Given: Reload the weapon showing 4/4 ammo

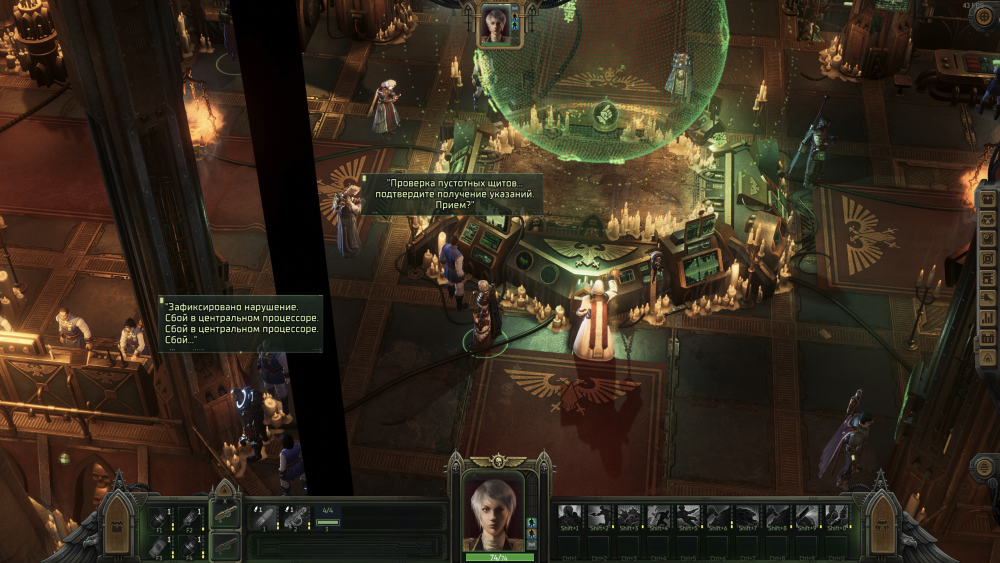Looking at the screenshot, I should (x=328, y=517).
